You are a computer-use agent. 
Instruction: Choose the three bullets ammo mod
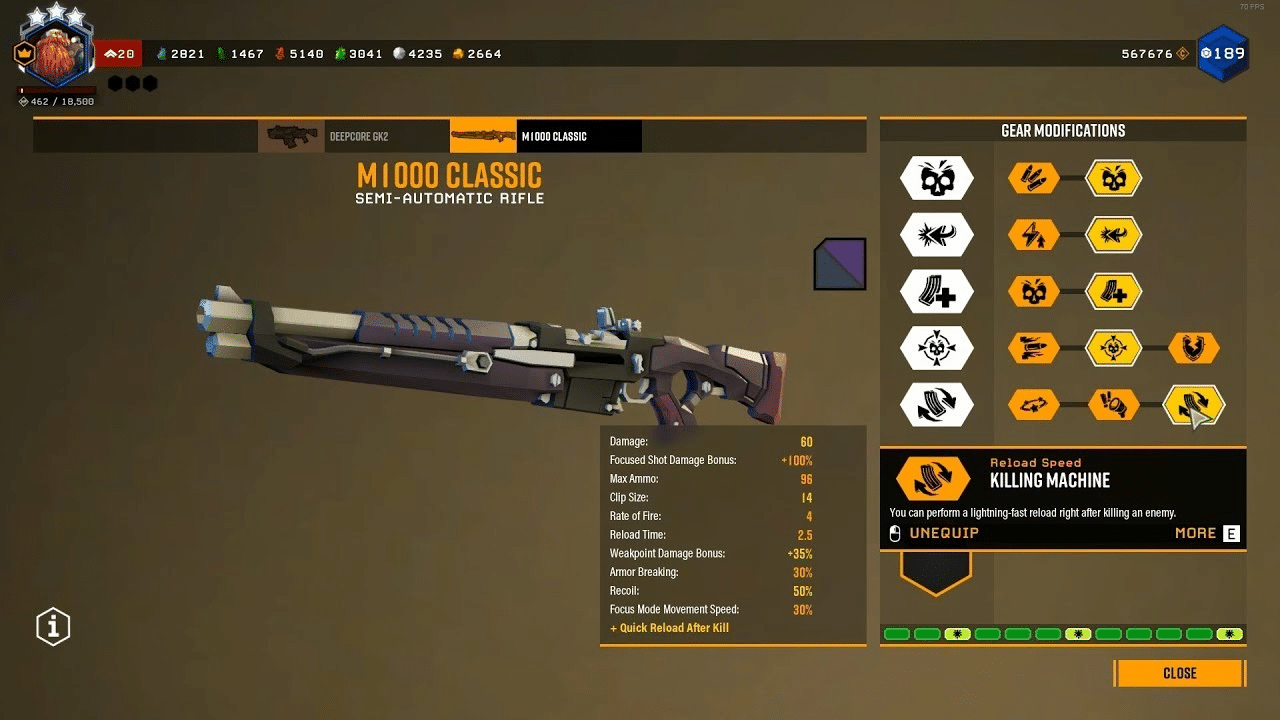(1033, 179)
